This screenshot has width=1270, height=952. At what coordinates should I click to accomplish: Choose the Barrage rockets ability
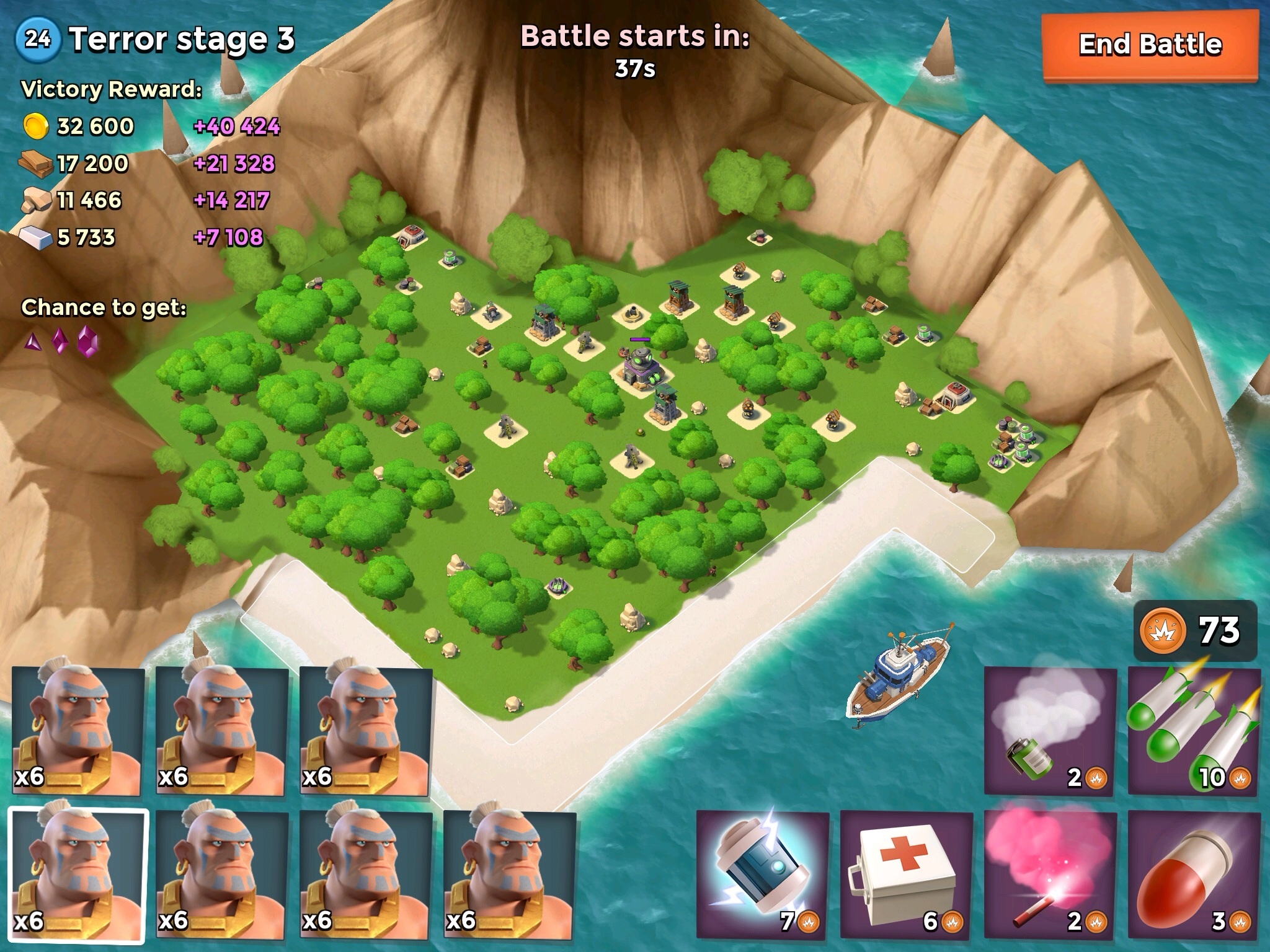click(x=1194, y=731)
